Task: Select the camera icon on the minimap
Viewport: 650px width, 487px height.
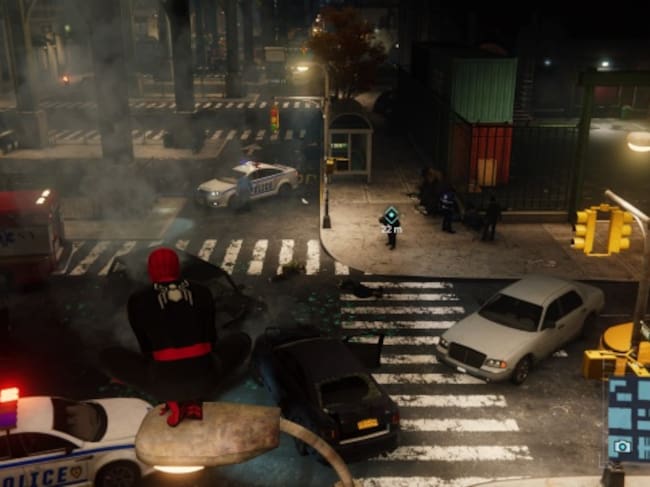Action: pos(622,446)
